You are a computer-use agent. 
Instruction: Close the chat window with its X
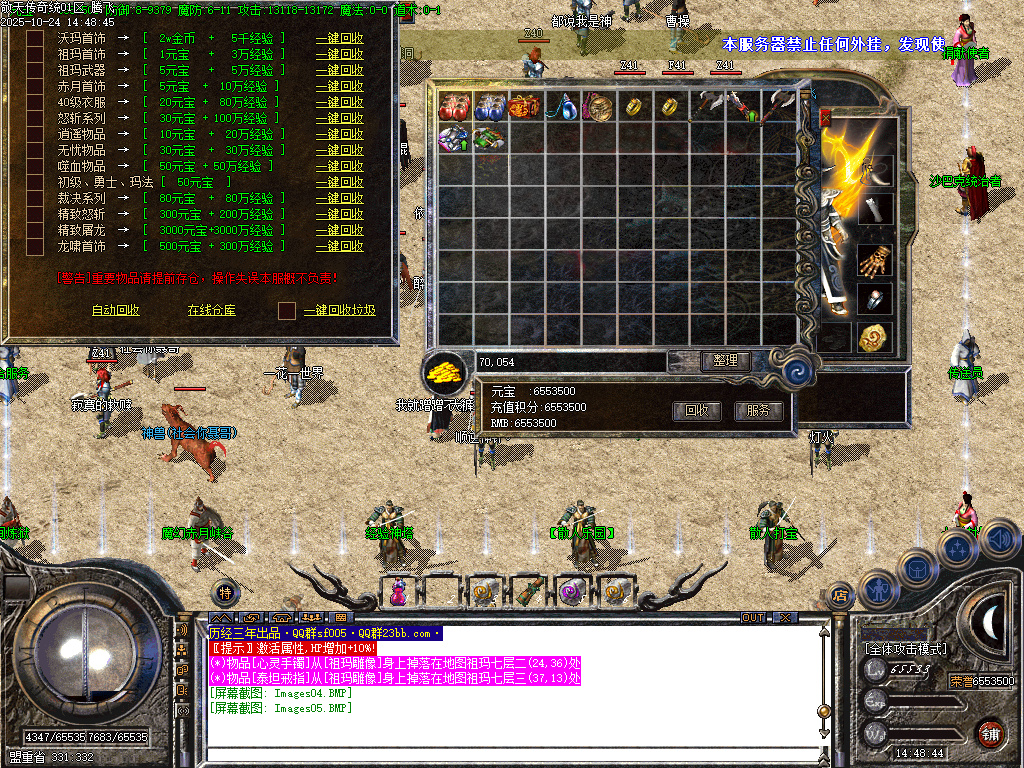point(785,618)
